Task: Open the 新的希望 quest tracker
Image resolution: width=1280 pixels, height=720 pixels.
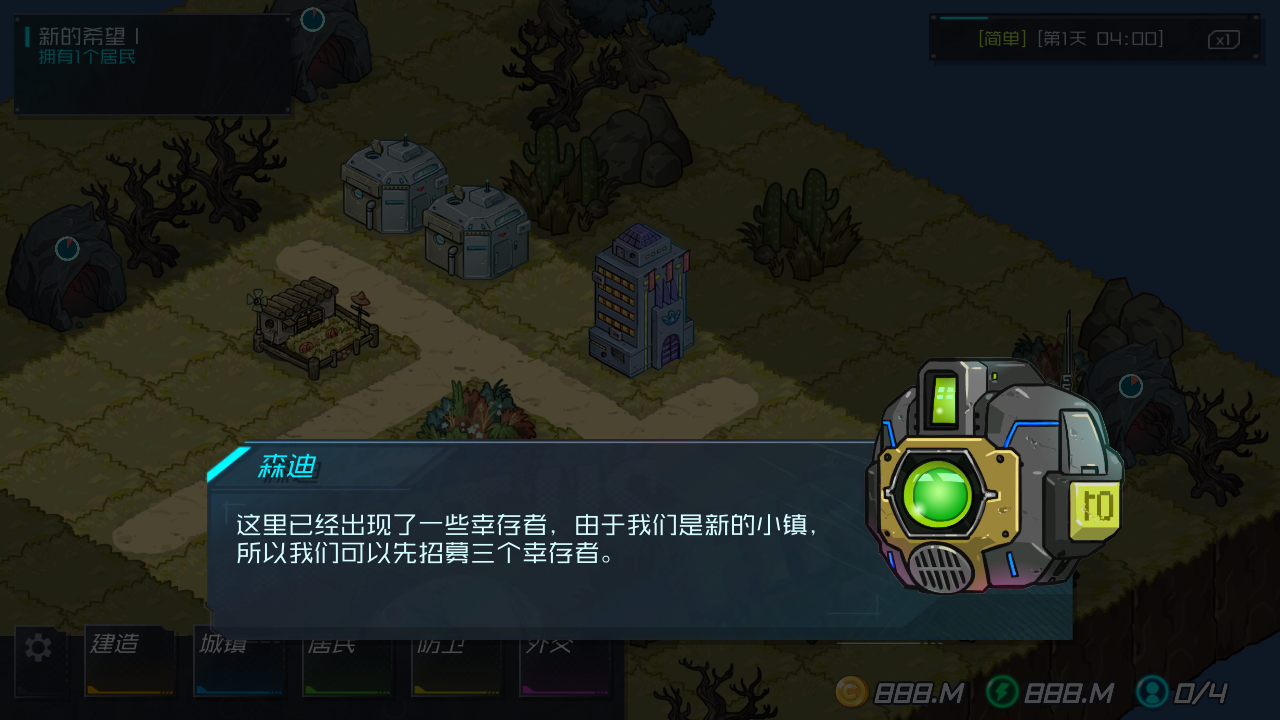Action: [150, 62]
